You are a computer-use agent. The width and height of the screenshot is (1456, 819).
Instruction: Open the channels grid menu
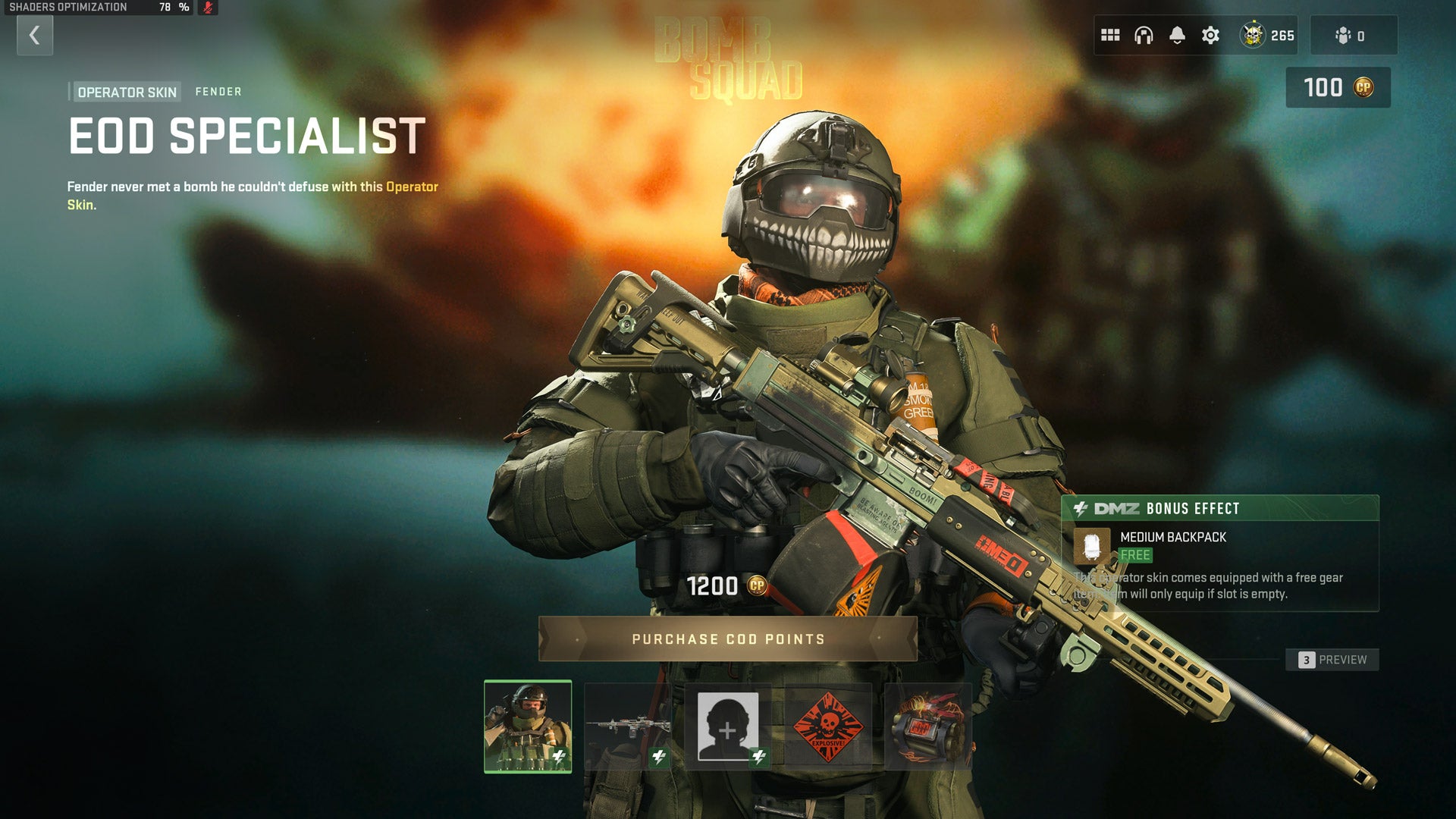point(1110,34)
